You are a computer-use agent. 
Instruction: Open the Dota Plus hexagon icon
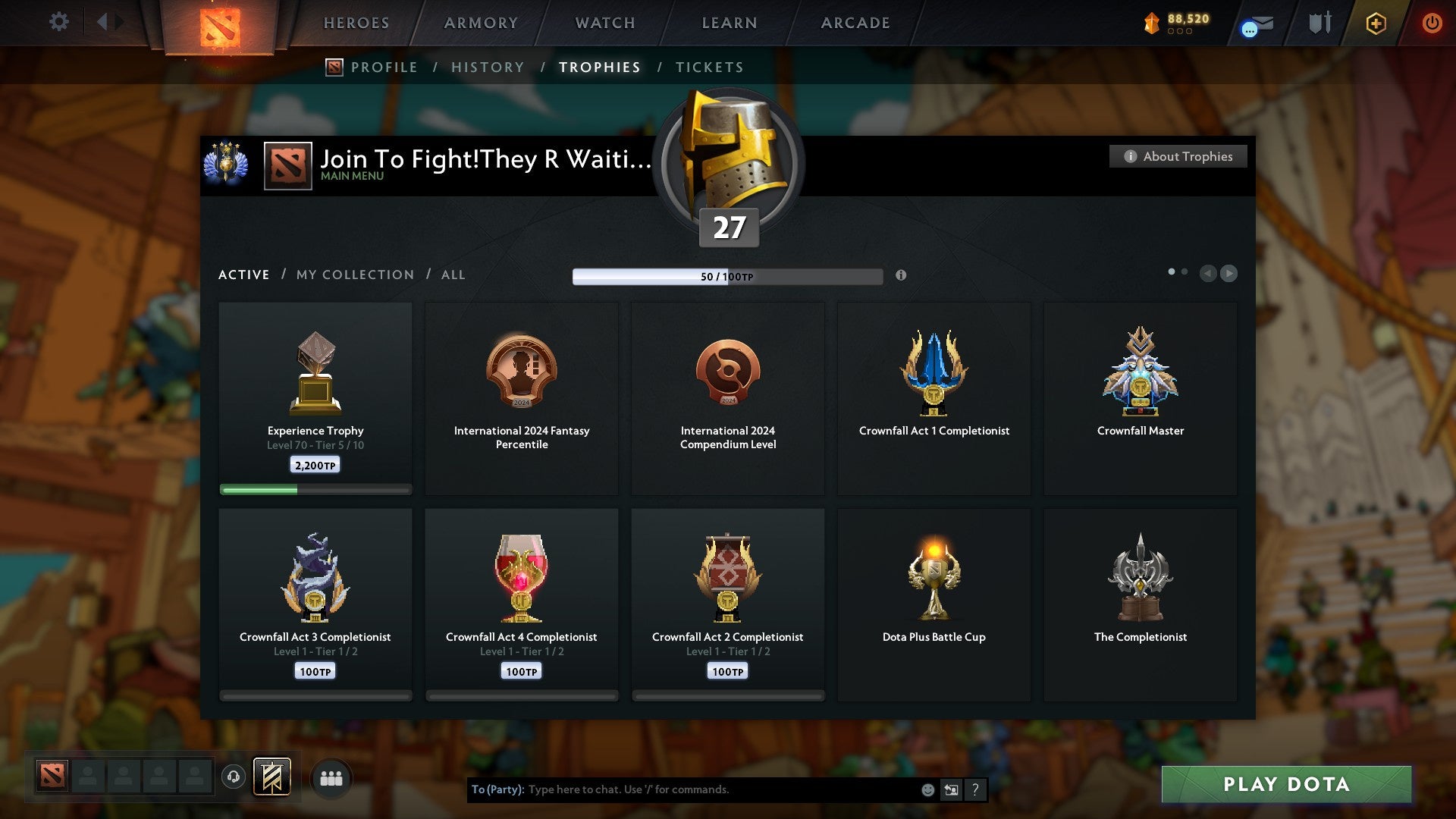1376,23
